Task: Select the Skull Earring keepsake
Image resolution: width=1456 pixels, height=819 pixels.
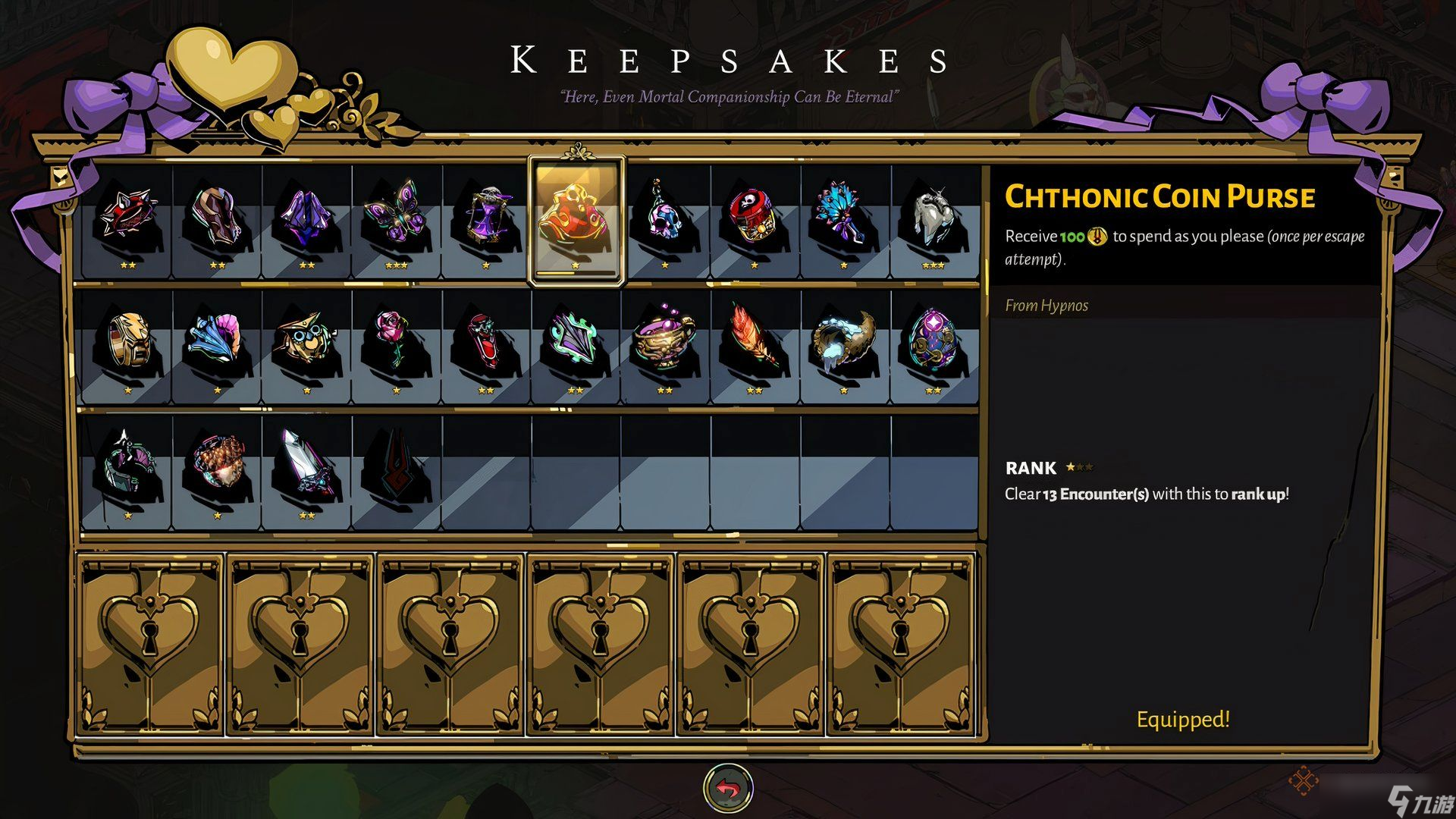Action: tap(665, 218)
